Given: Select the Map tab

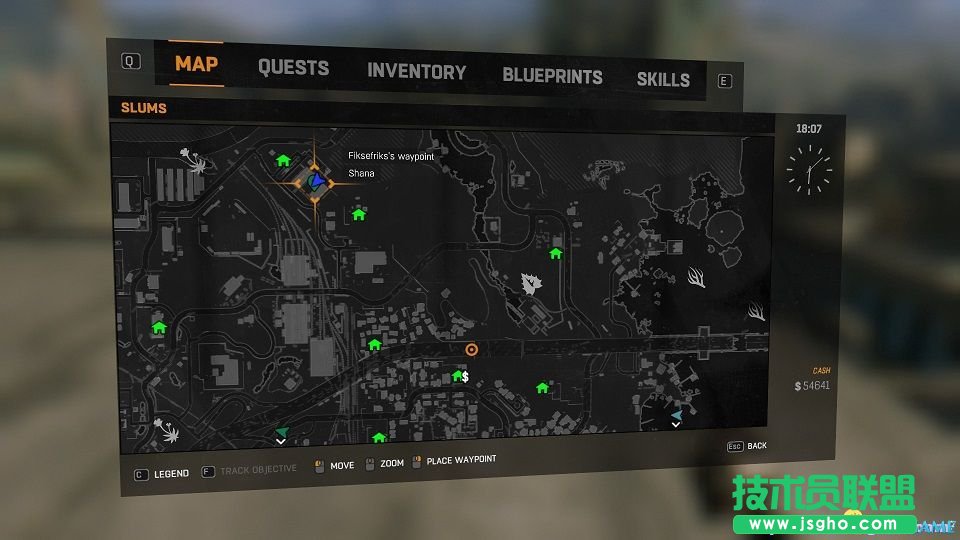Looking at the screenshot, I should pyautogui.click(x=196, y=64).
